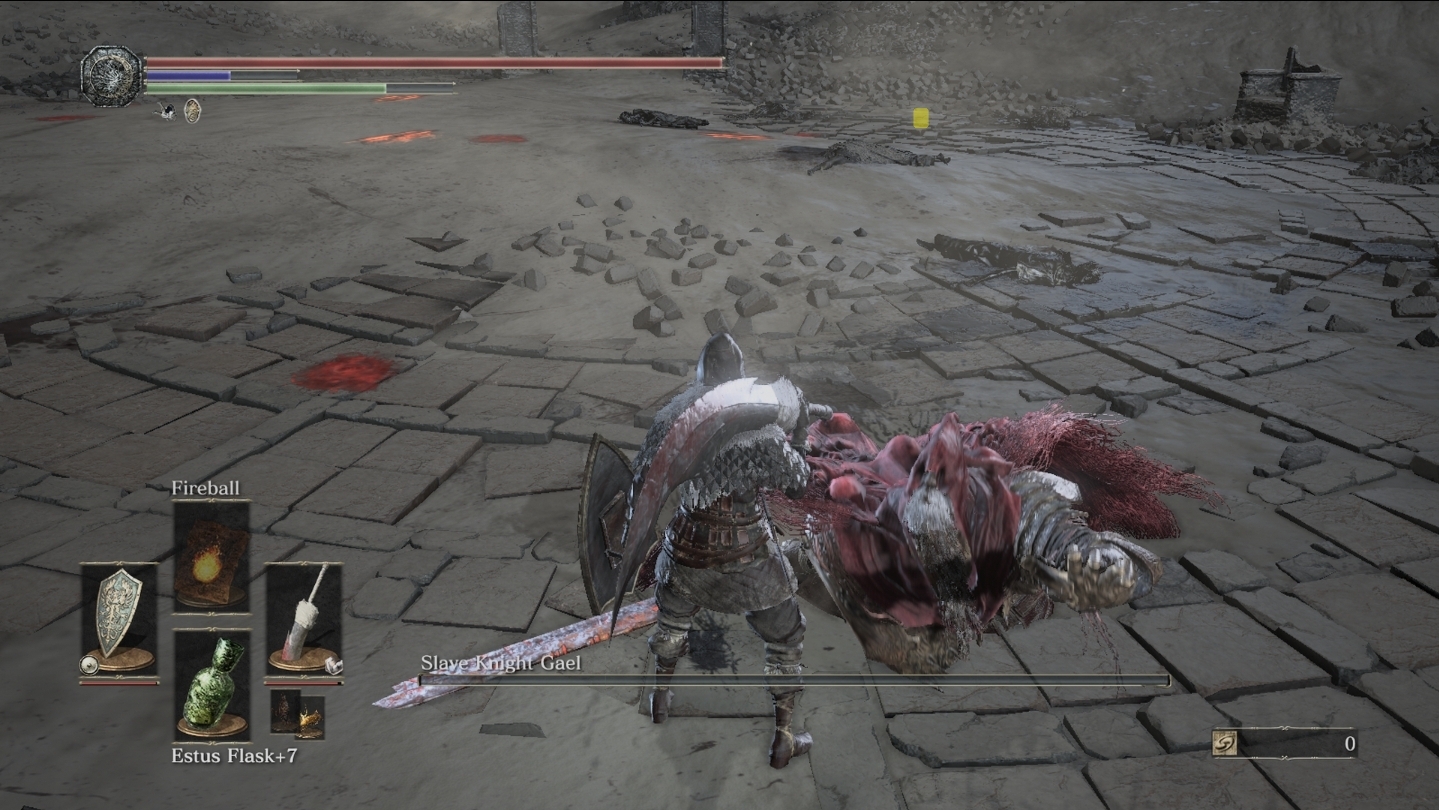Select the small glowing item icons below weapon slot
Image resolution: width=1439 pixels, height=810 pixels.
297,715
